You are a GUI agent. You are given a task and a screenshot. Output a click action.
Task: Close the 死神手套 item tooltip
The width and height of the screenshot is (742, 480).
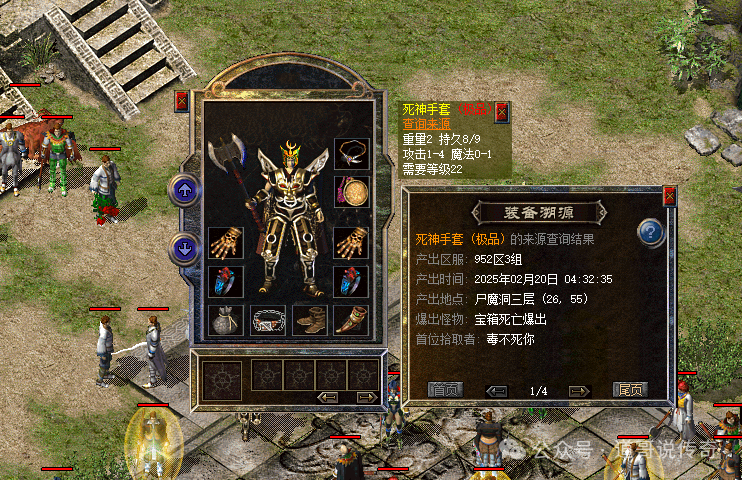(x=501, y=111)
